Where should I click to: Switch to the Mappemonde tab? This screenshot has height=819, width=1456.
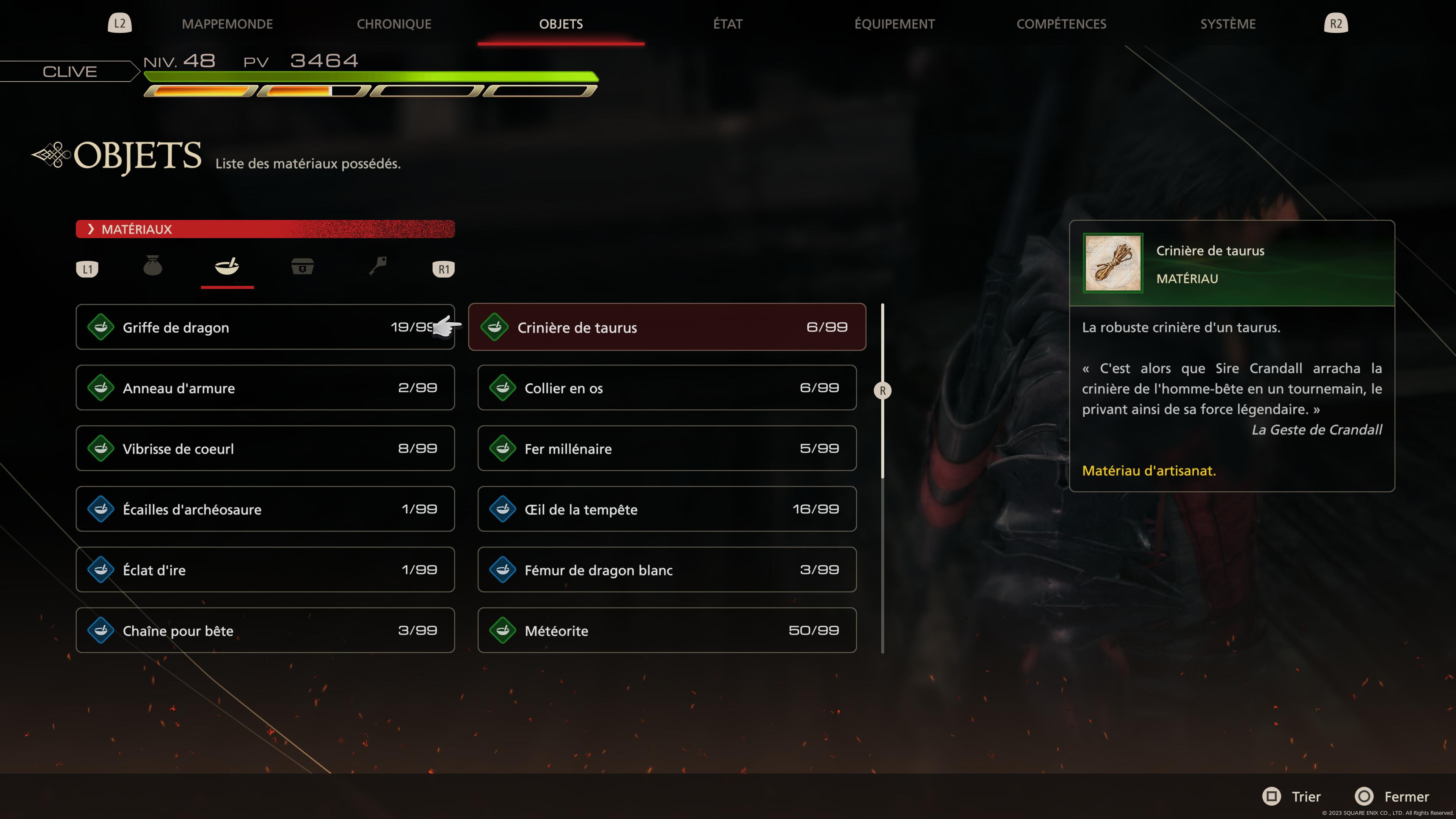click(227, 24)
